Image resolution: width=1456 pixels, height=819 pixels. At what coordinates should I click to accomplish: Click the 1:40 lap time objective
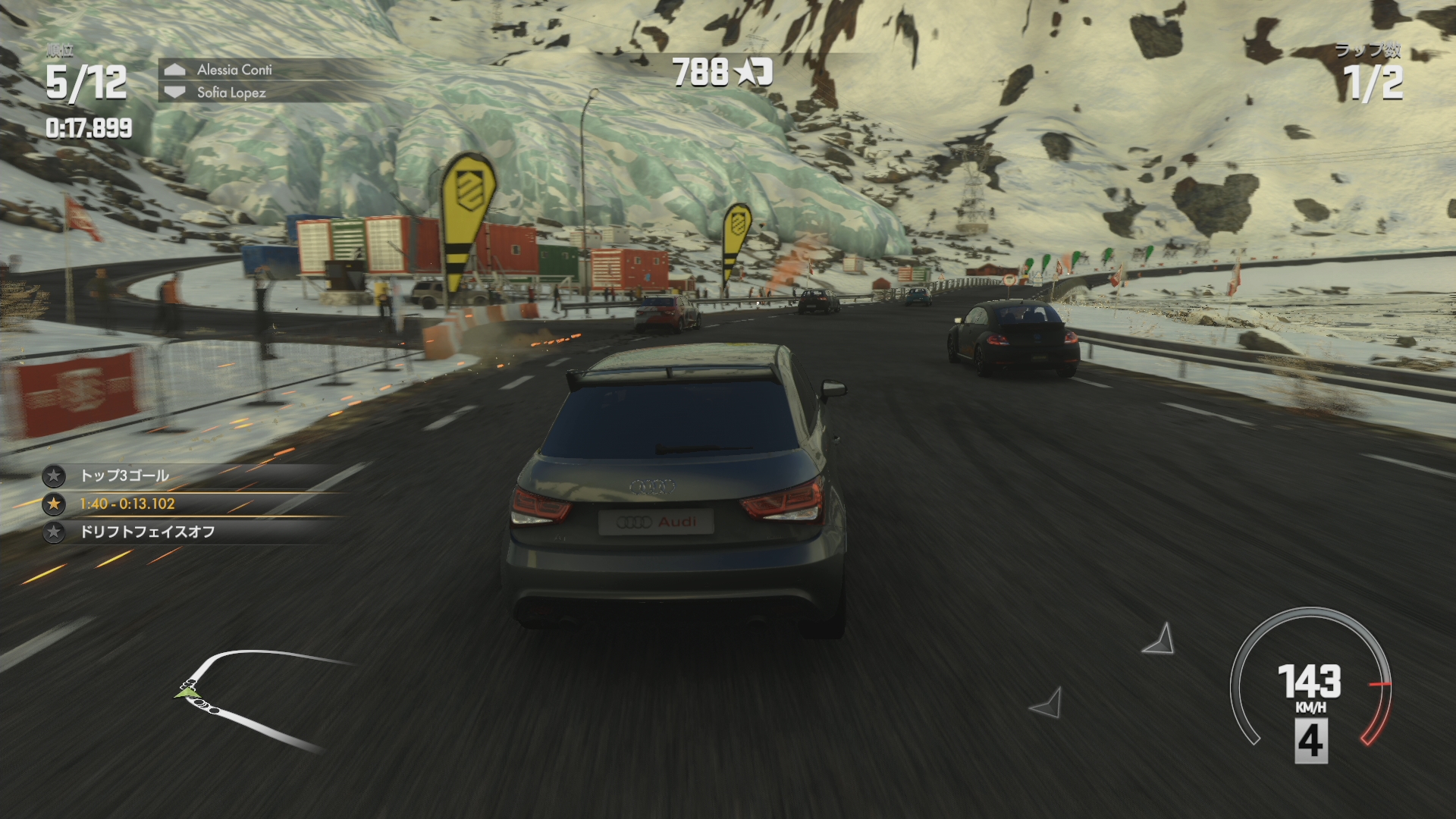click(x=127, y=504)
